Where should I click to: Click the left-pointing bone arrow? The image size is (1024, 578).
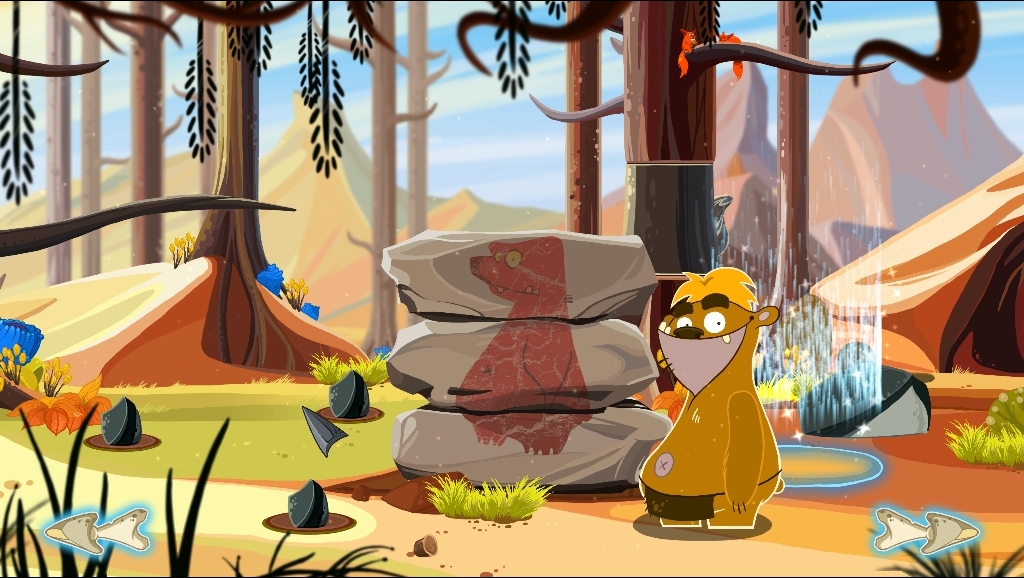[96, 530]
